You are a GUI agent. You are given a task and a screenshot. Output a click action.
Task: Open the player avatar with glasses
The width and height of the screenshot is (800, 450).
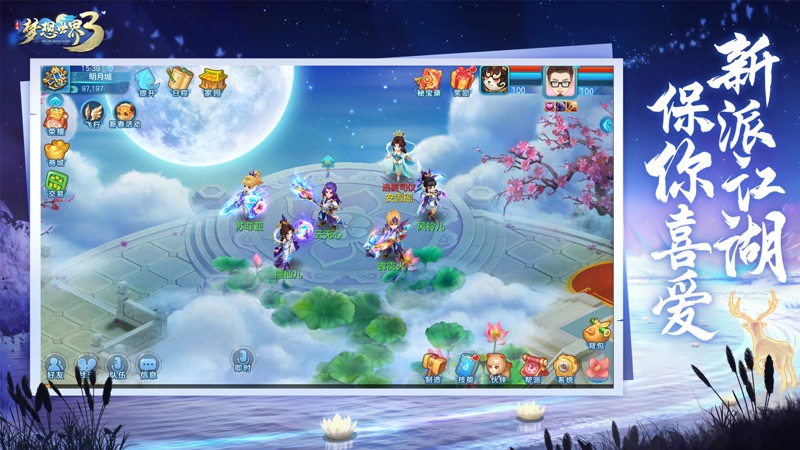pyautogui.click(x=560, y=80)
